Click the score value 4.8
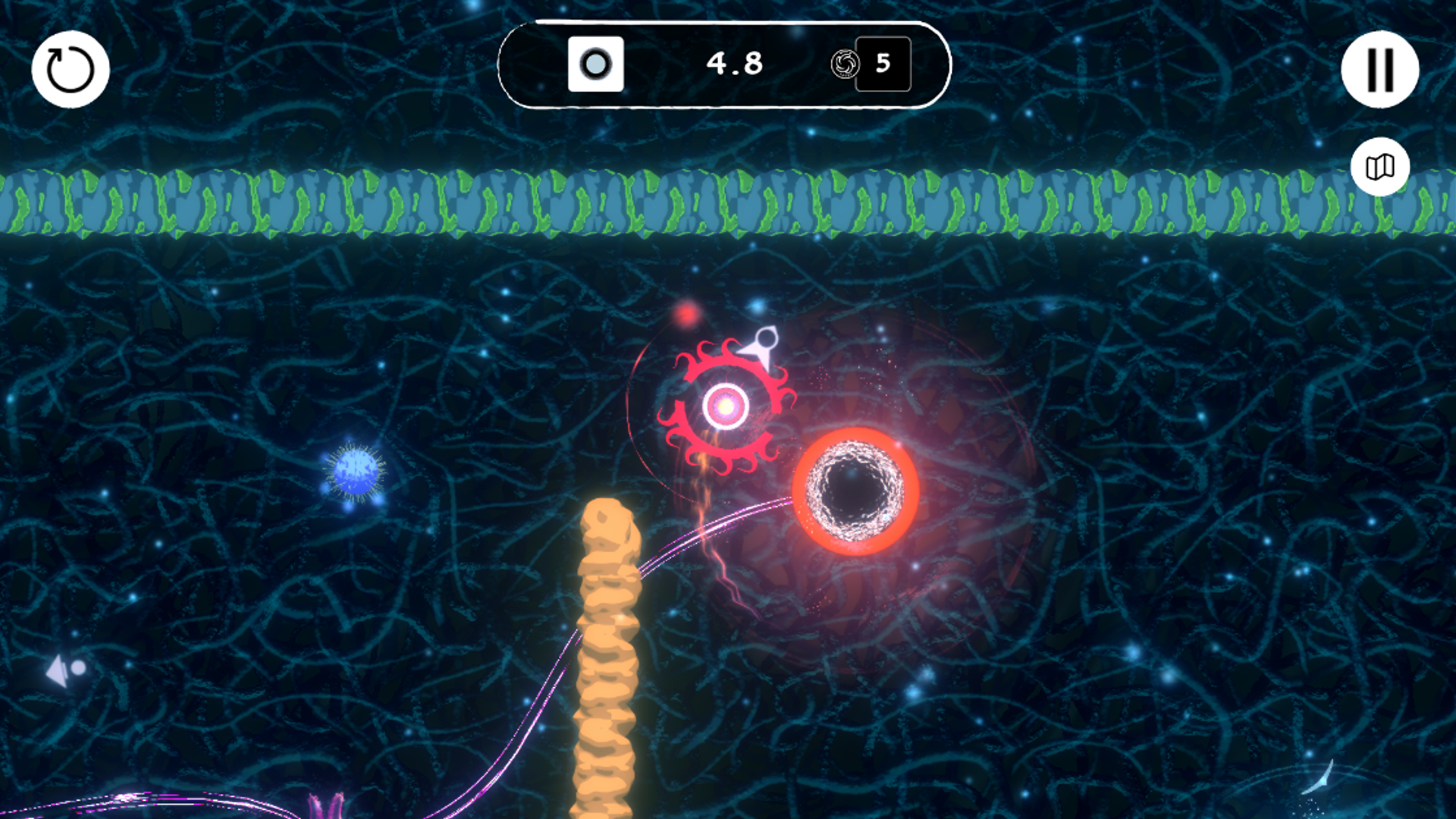The width and height of the screenshot is (1456, 819). (x=733, y=64)
